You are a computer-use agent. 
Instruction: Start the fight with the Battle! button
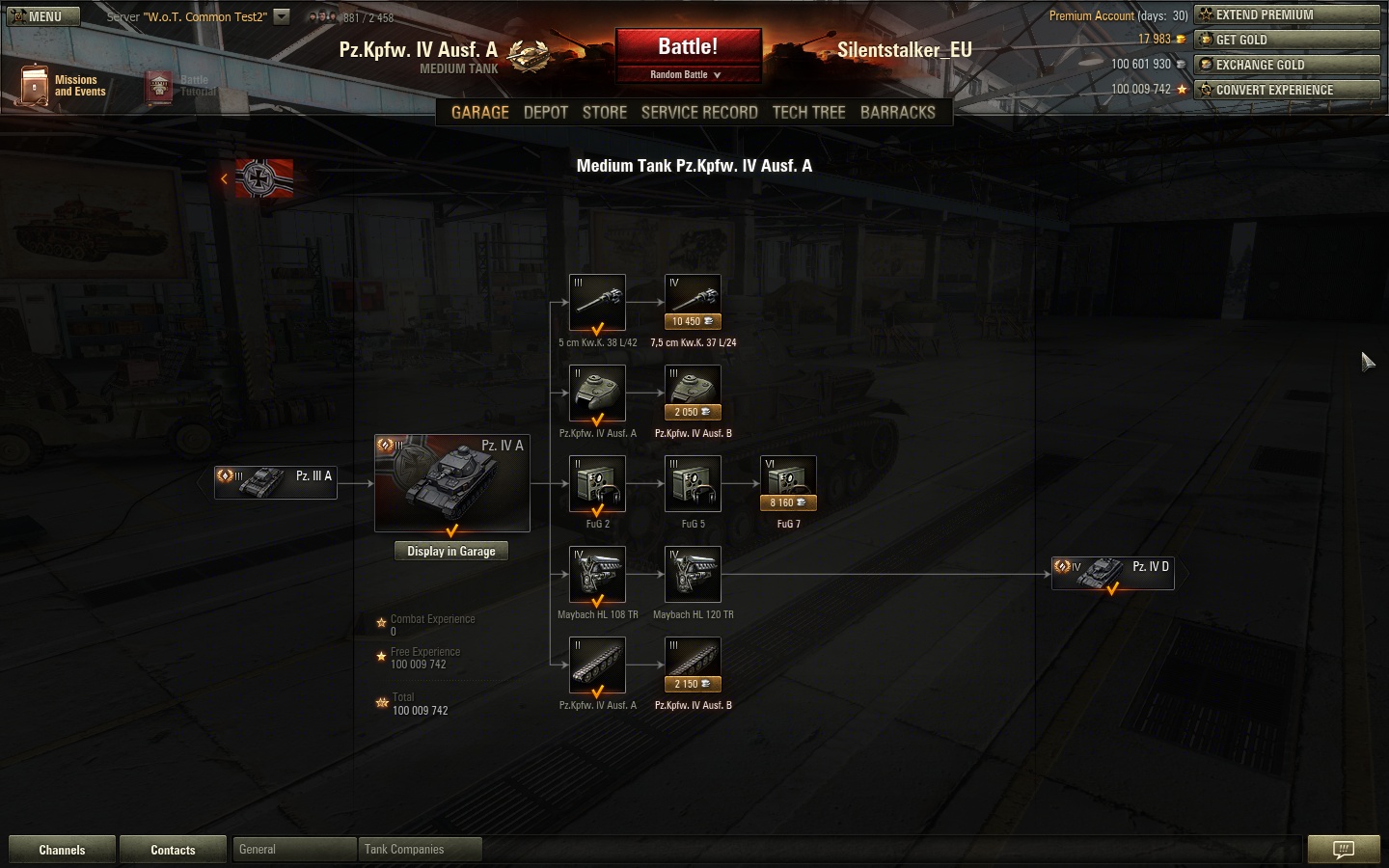[688, 47]
